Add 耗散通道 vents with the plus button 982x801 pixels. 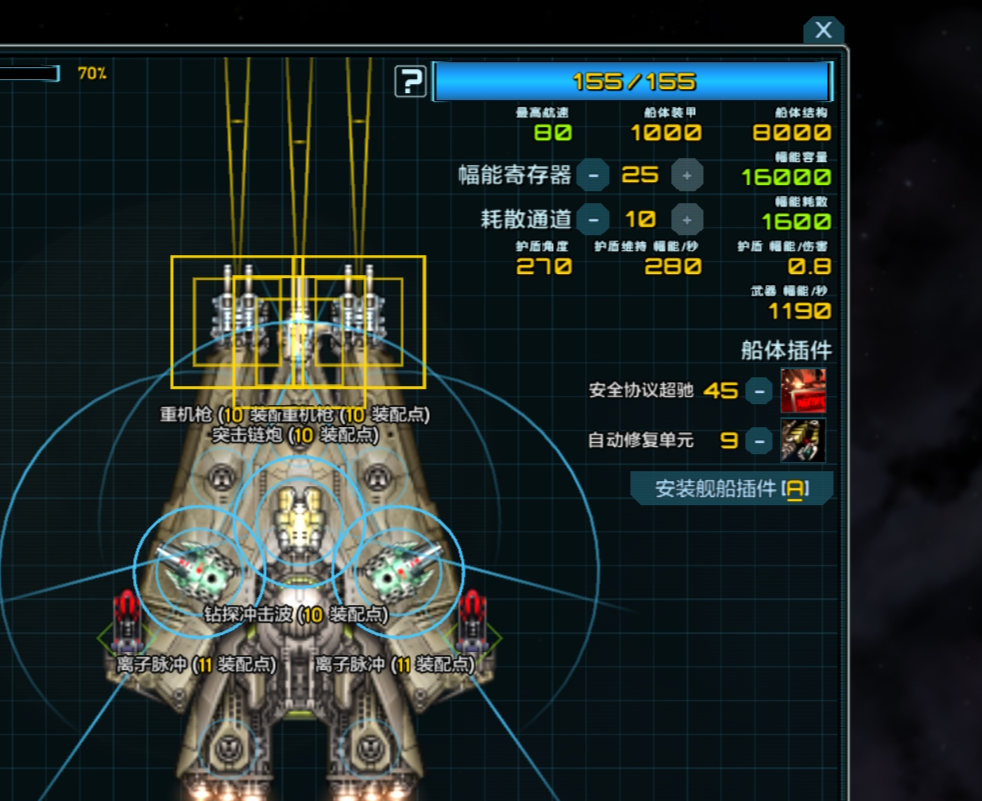[x=686, y=218]
